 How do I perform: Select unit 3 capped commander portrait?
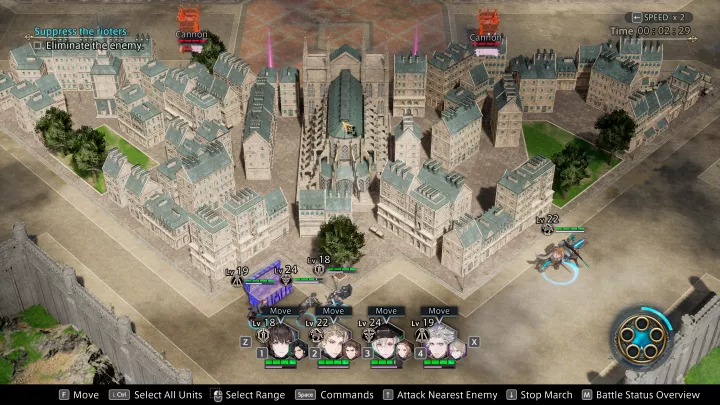pos(386,340)
